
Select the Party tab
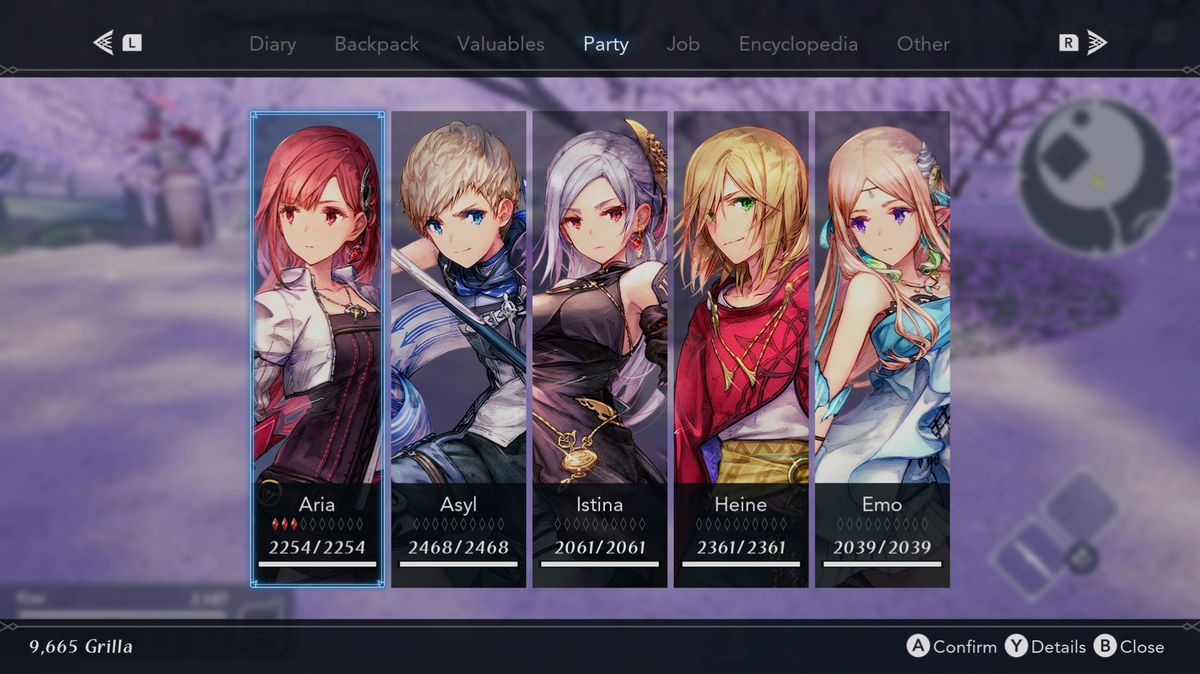(606, 44)
